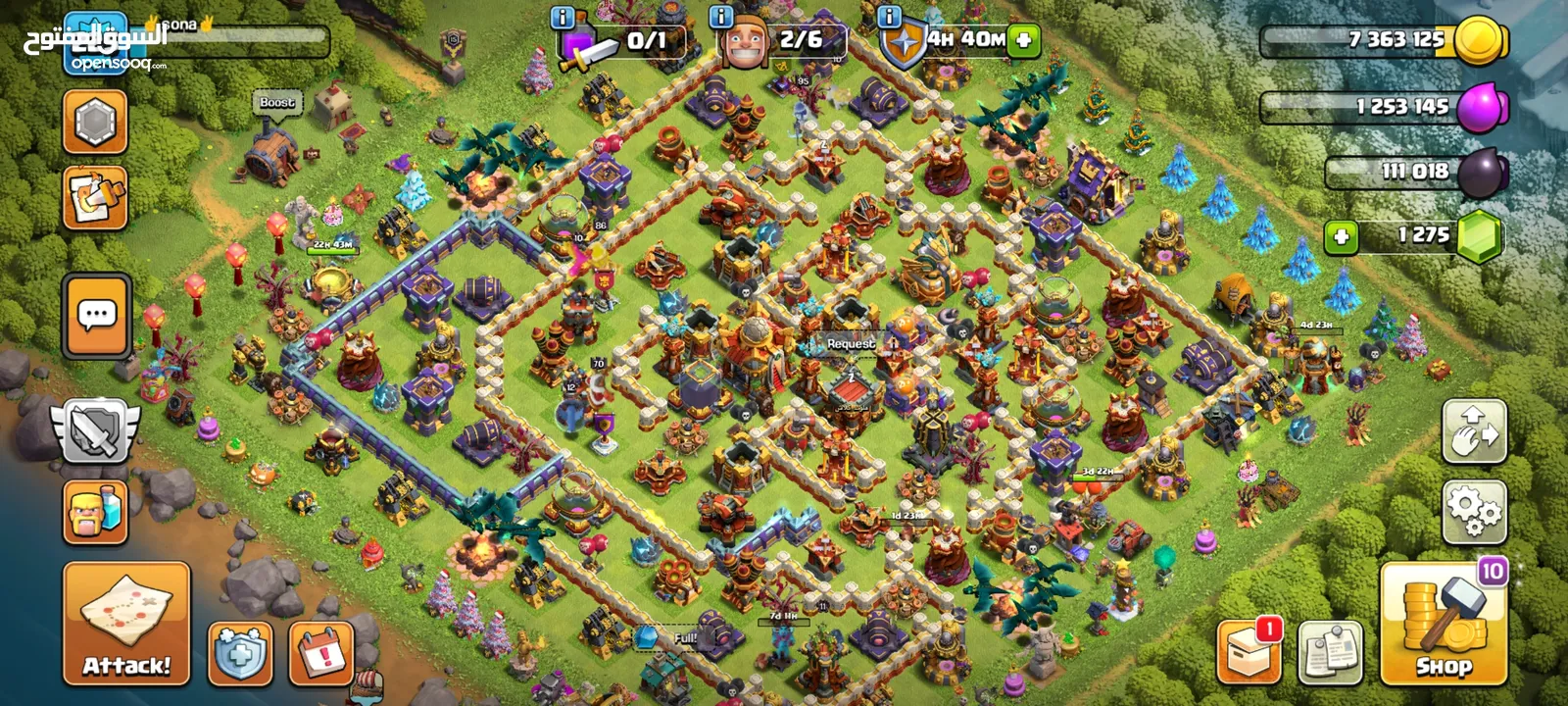Open the calendar events button

tap(321, 653)
